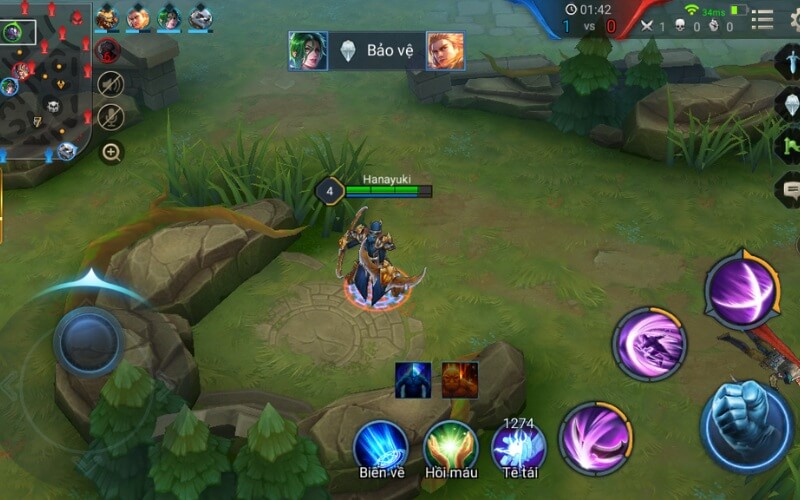Click the red enemy hero respawn portrait
The height and width of the screenshot is (500, 800).
click(x=109, y=50)
